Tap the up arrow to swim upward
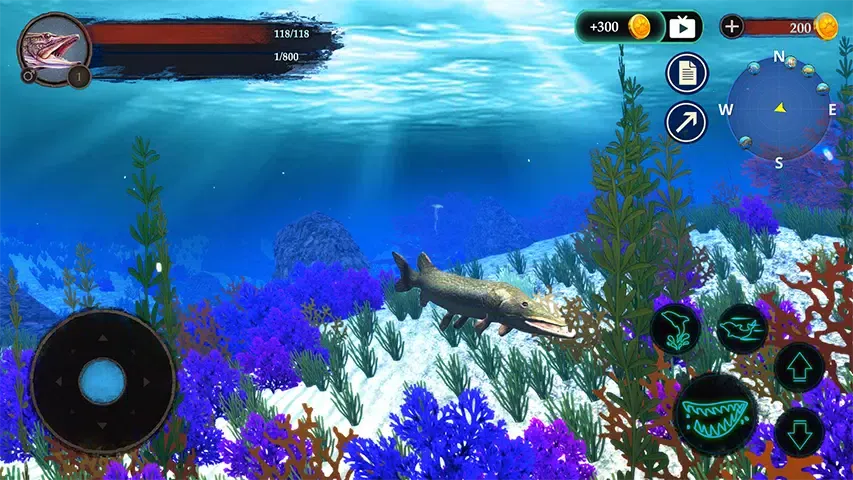The image size is (853, 480). [x=800, y=366]
